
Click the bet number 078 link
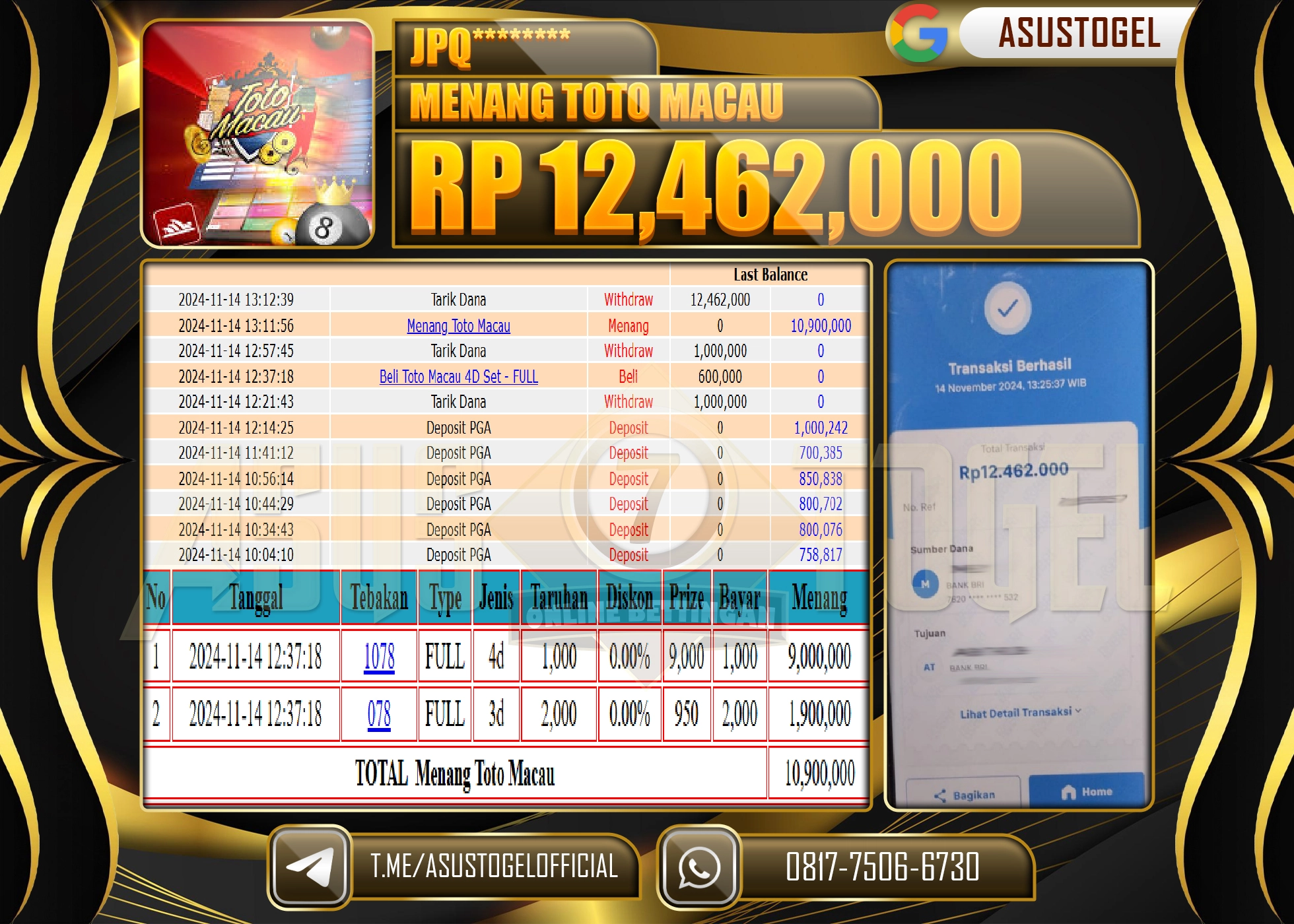tap(378, 713)
